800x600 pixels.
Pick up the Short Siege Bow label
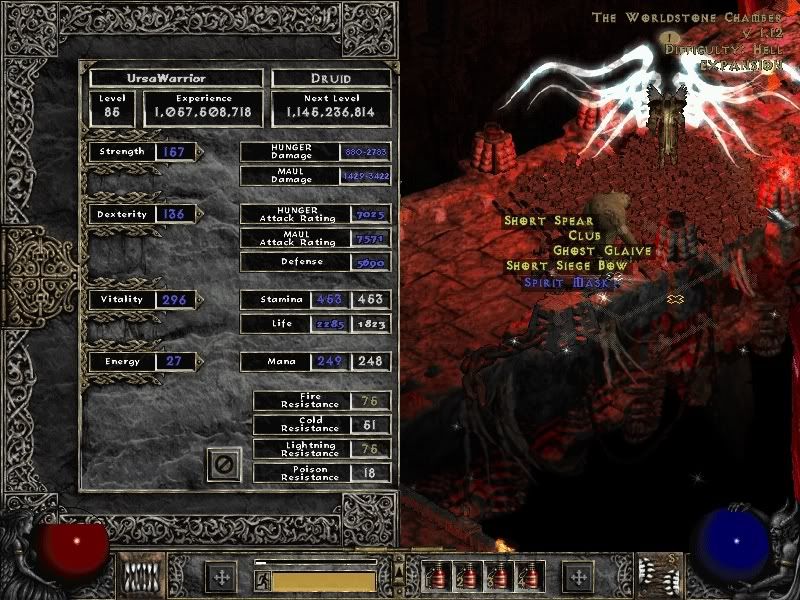[566, 266]
